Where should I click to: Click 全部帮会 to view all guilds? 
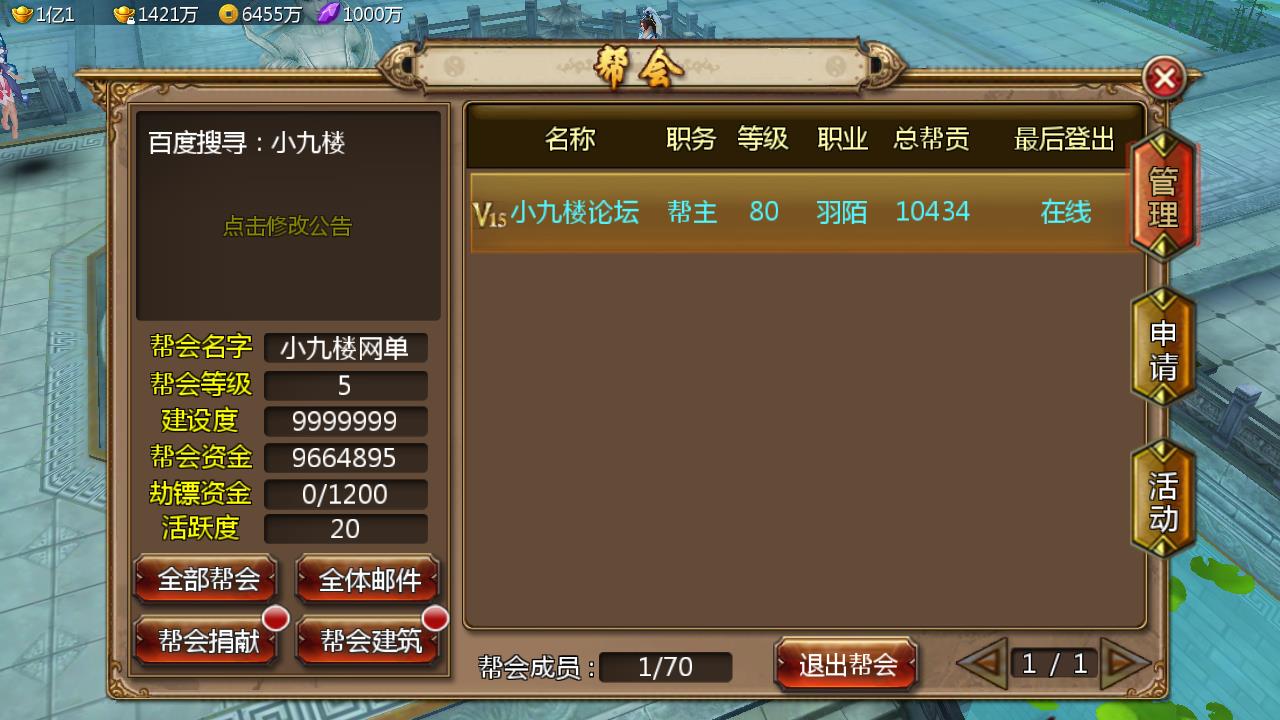tap(205, 578)
